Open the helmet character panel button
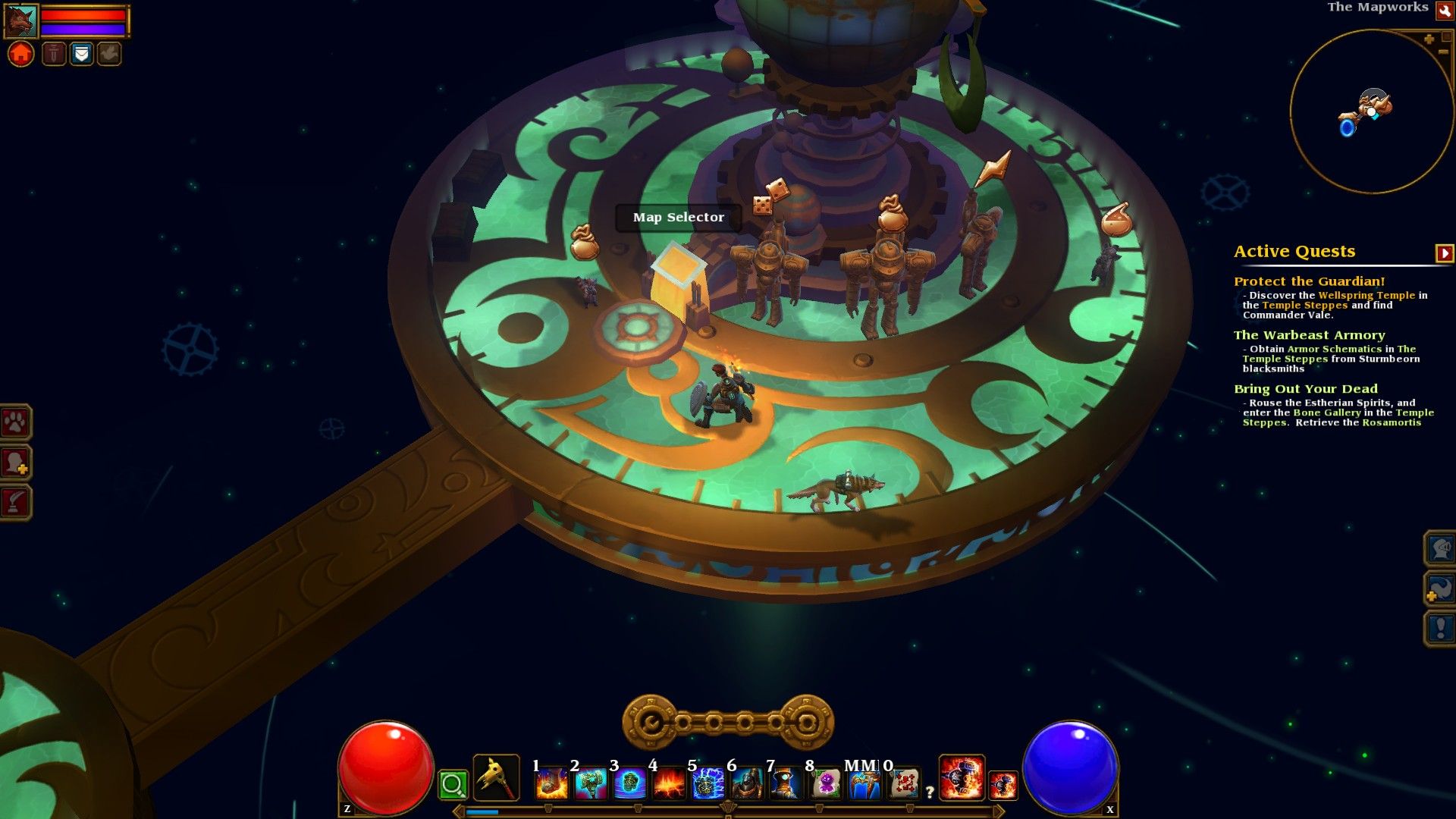 1440,548
